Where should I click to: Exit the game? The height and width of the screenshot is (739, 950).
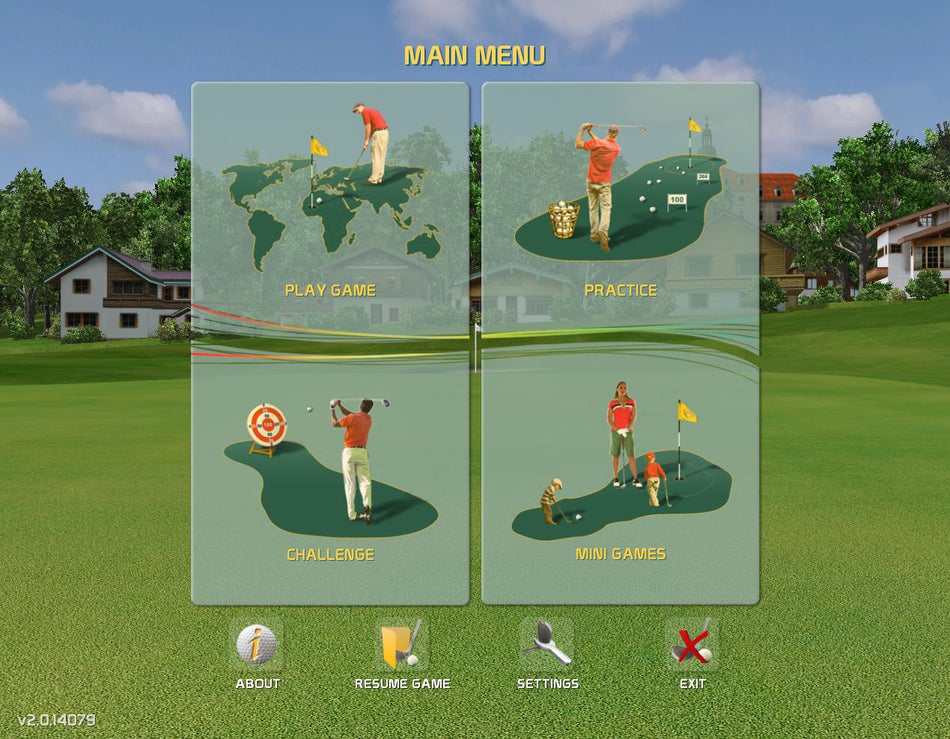(692, 647)
